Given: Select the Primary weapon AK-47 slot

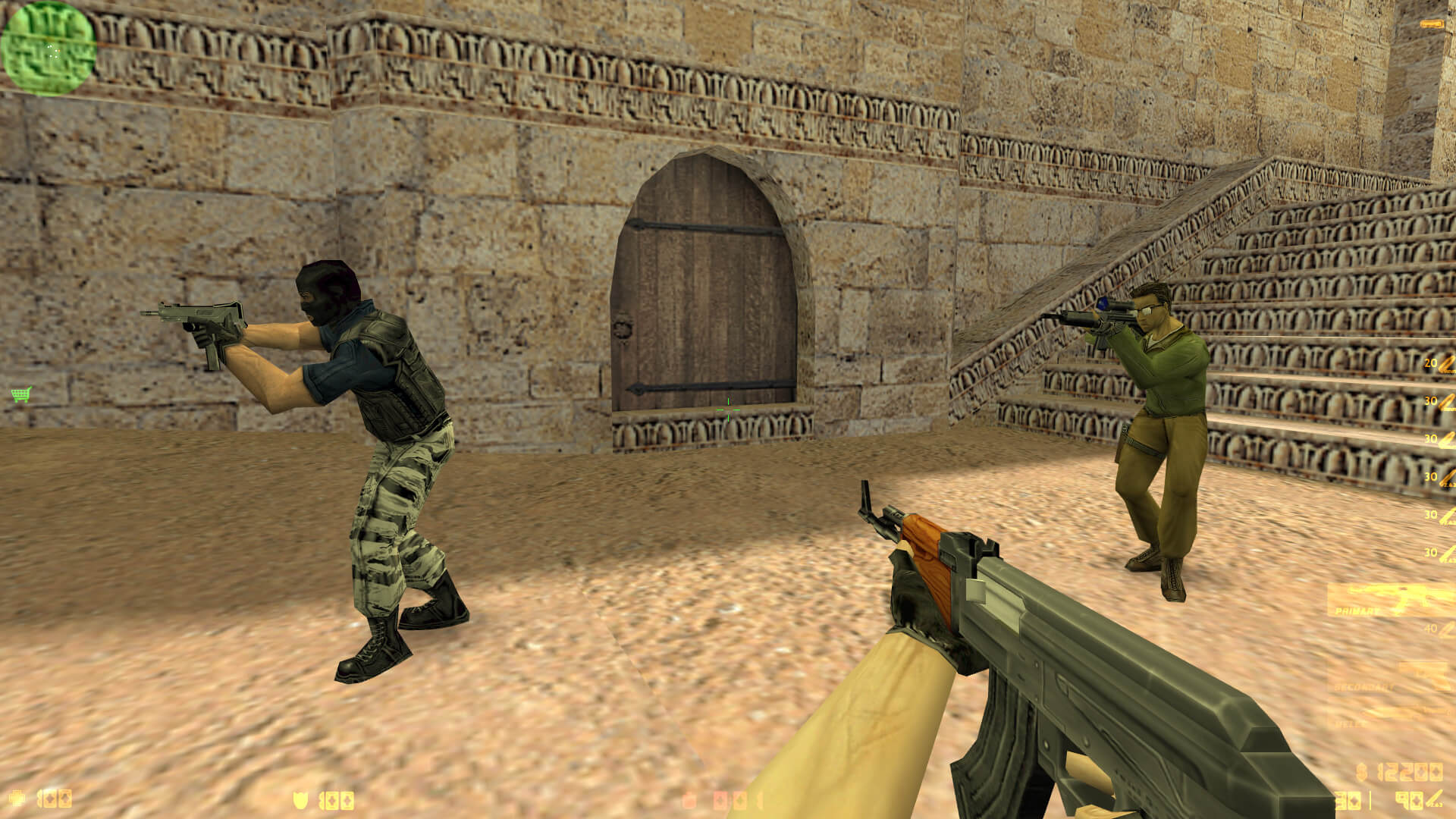Looking at the screenshot, I should 1392,600.
